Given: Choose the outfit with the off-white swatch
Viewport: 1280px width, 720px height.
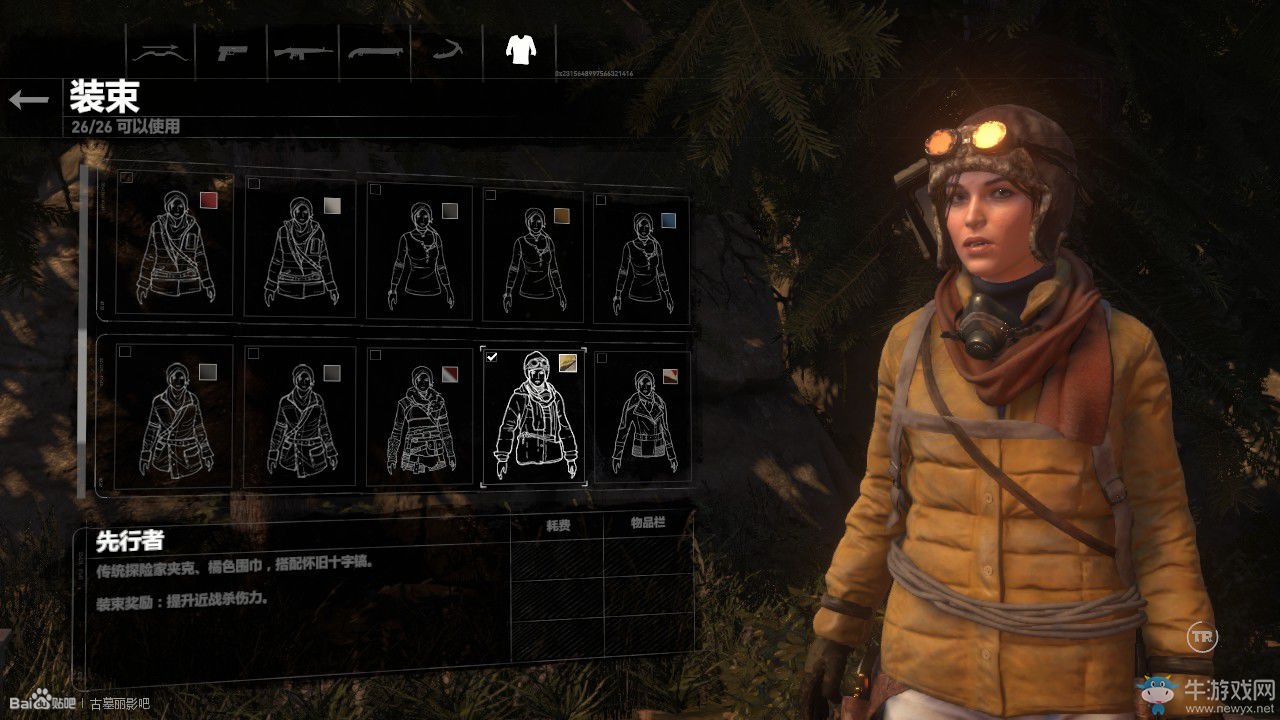Looking at the screenshot, I should (x=300, y=249).
